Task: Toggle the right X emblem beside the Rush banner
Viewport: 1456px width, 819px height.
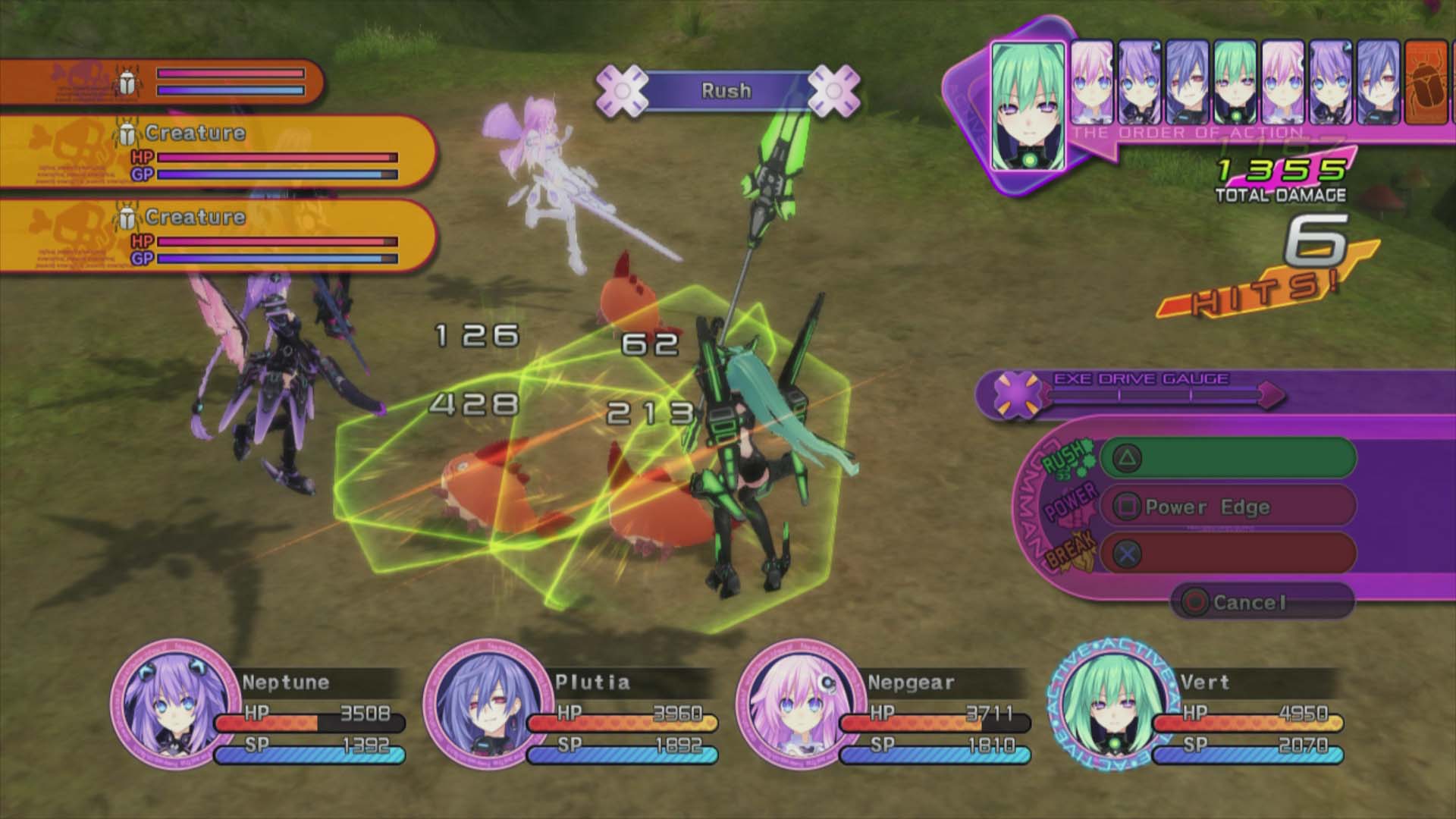Action: click(x=833, y=90)
